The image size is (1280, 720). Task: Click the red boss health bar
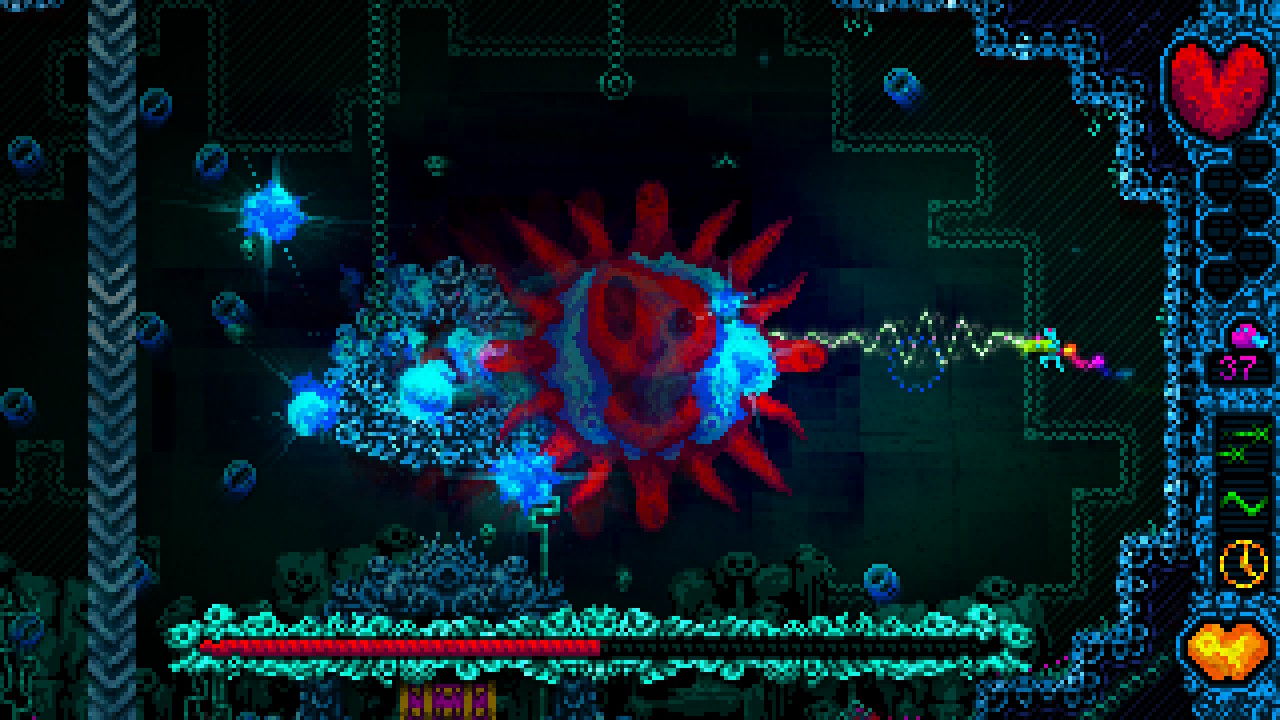point(400,647)
